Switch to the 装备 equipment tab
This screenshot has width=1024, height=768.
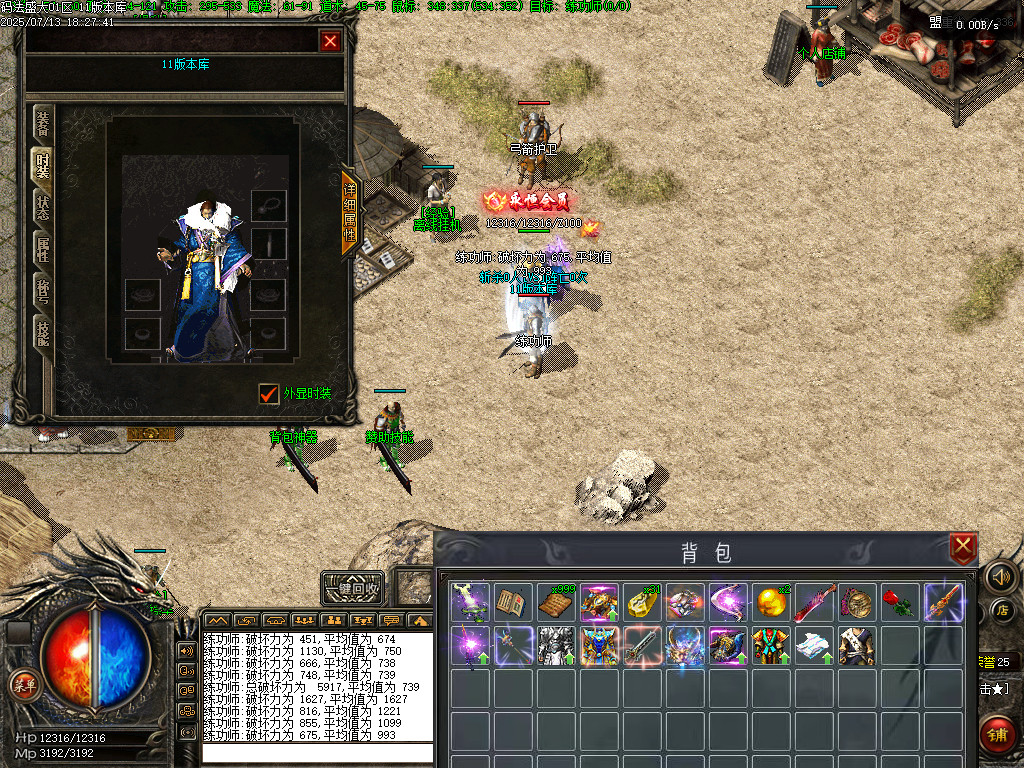[x=43, y=123]
